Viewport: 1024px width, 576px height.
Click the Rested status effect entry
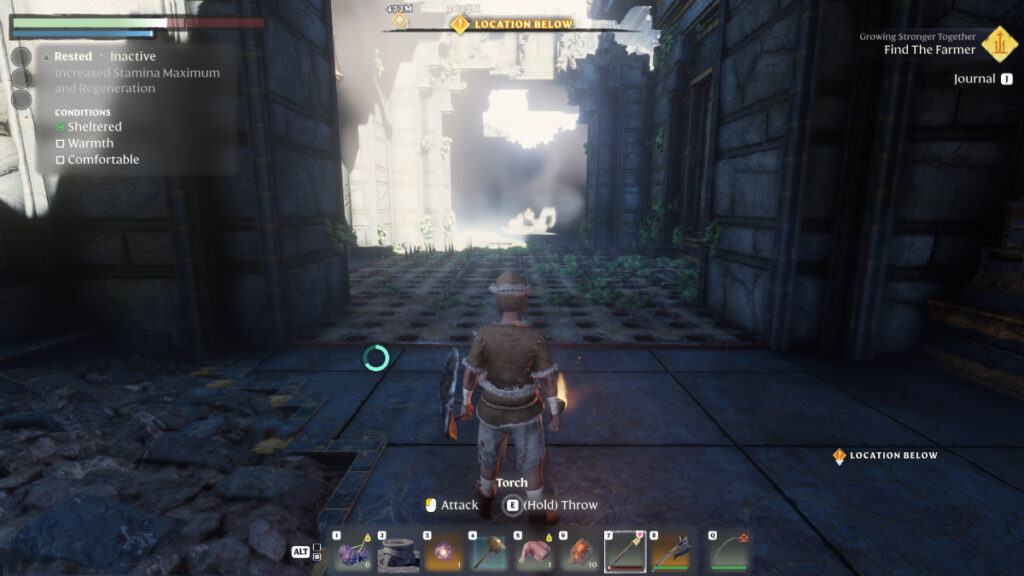coord(73,57)
